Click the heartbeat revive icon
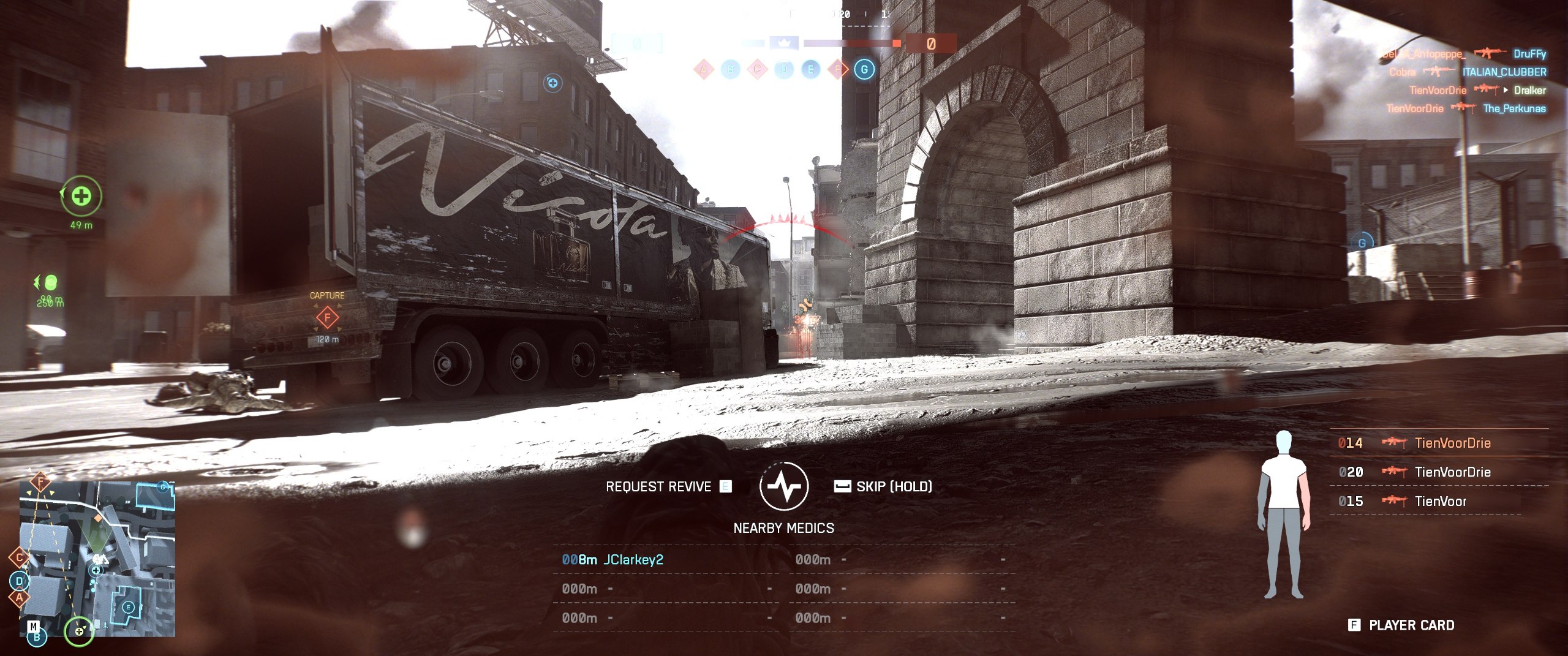 [783, 486]
